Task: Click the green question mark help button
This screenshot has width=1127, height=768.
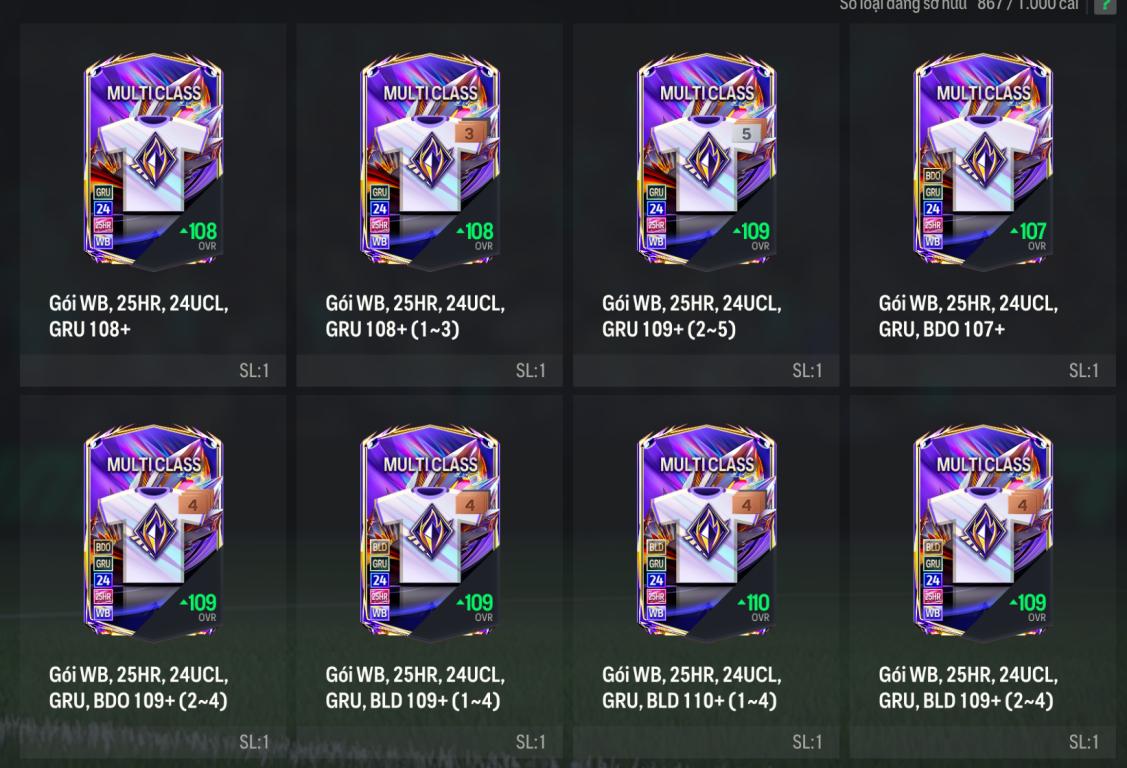Action: [1104, 5]
